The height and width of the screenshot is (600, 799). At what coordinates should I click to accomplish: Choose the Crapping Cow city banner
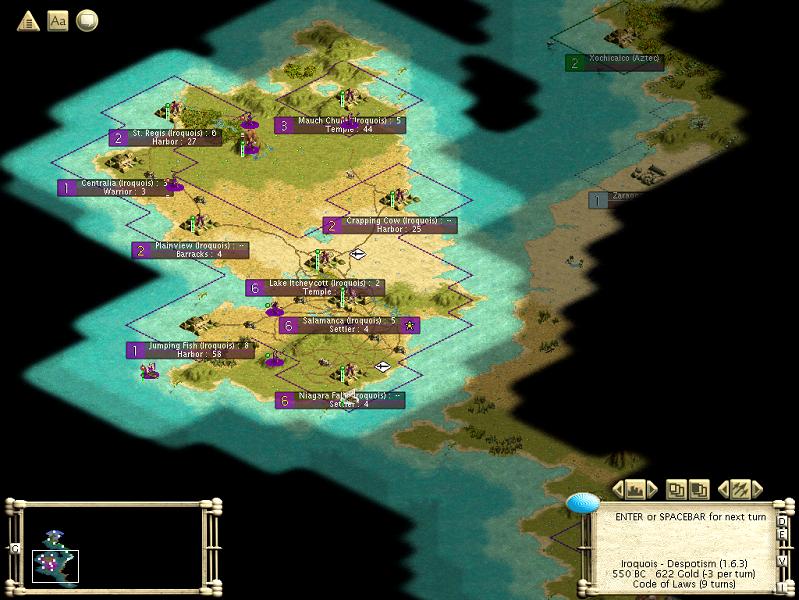pos(390,225)
